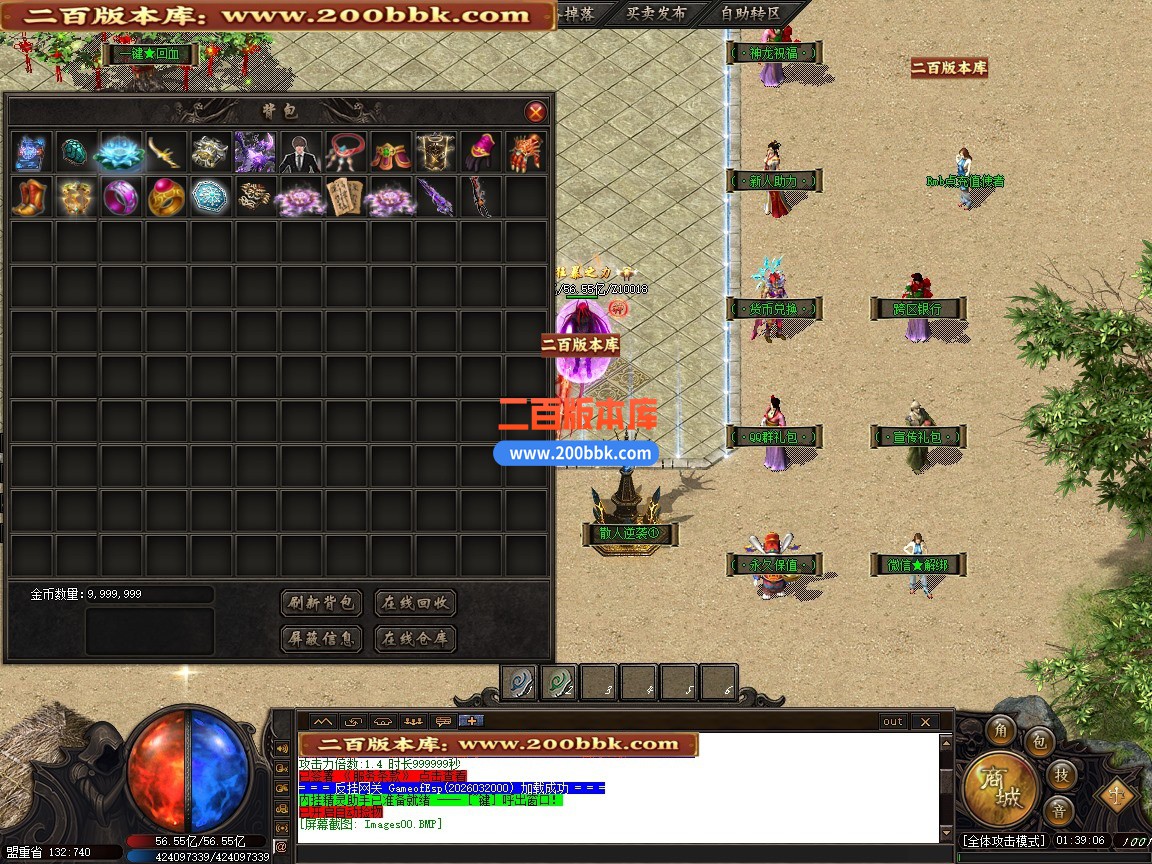Open the 自助转区 server transfer tab
The image size is (1152, 864).
(749, 14)
